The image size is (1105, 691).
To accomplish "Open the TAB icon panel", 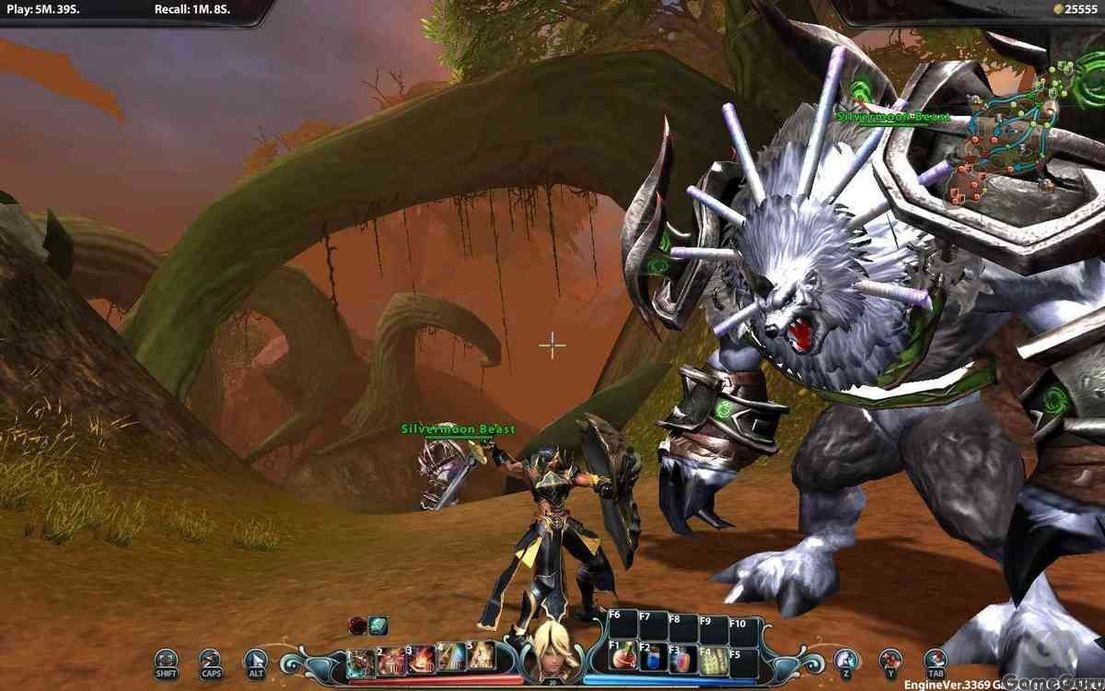I will 935,659.
